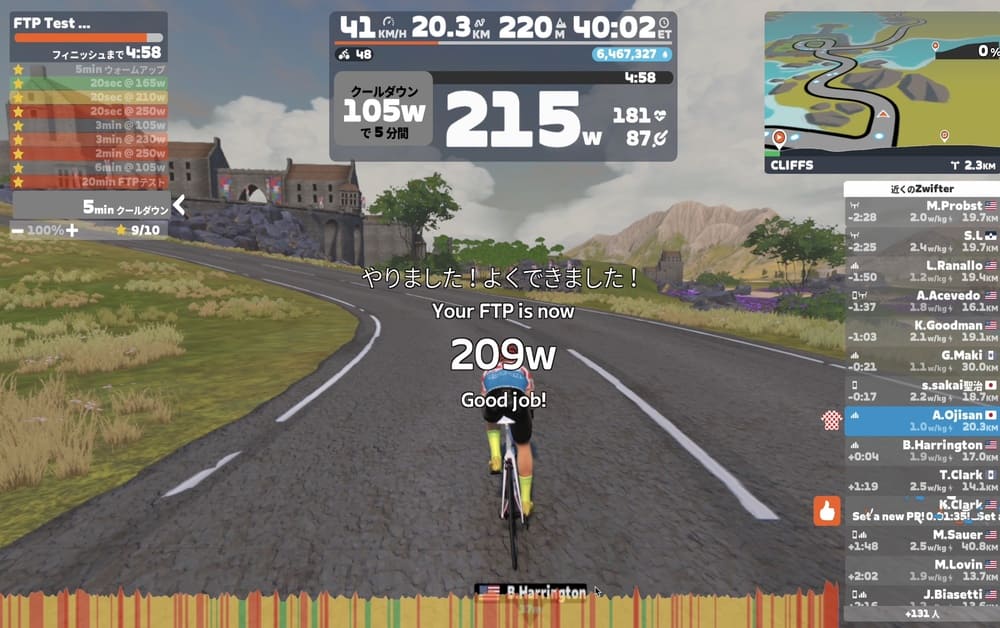Collapse the workout panel with the arrow
The image size is (1000, 628).
click(x=179, y=206)
